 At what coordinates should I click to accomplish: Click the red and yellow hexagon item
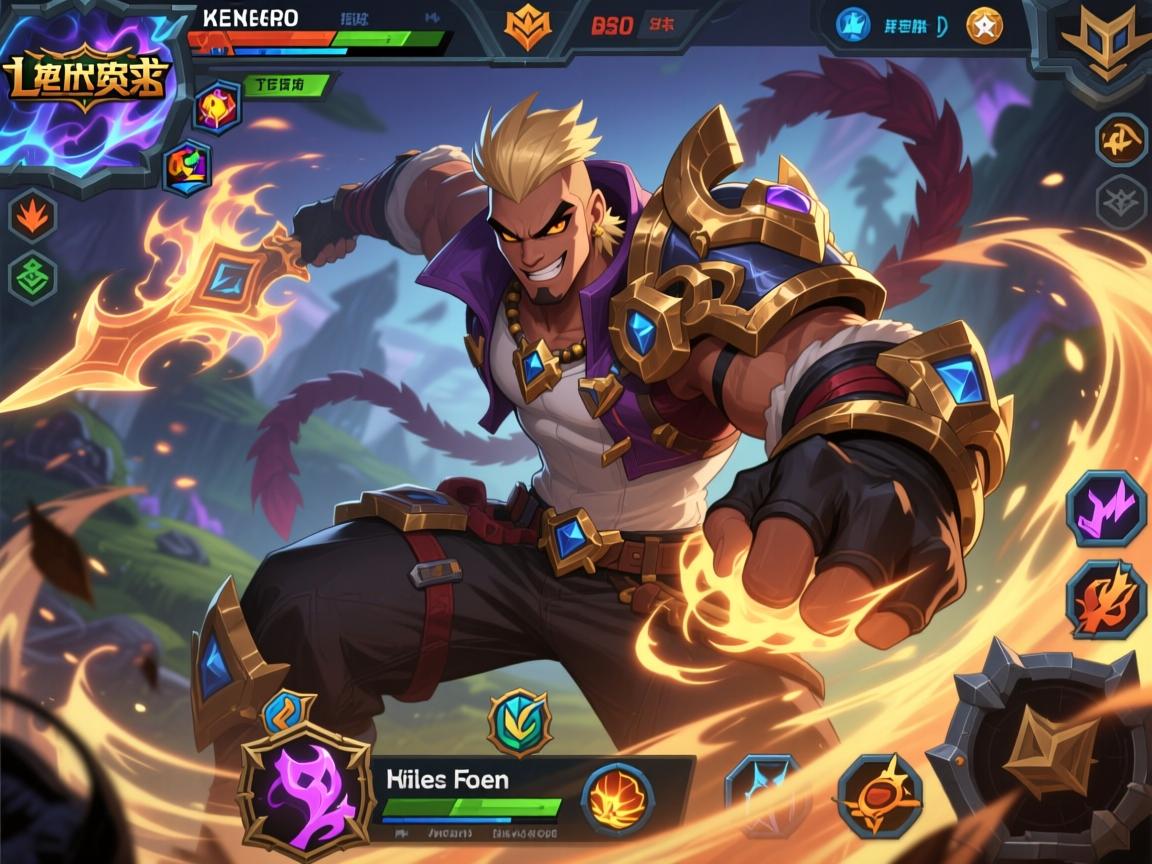point(216,107)
